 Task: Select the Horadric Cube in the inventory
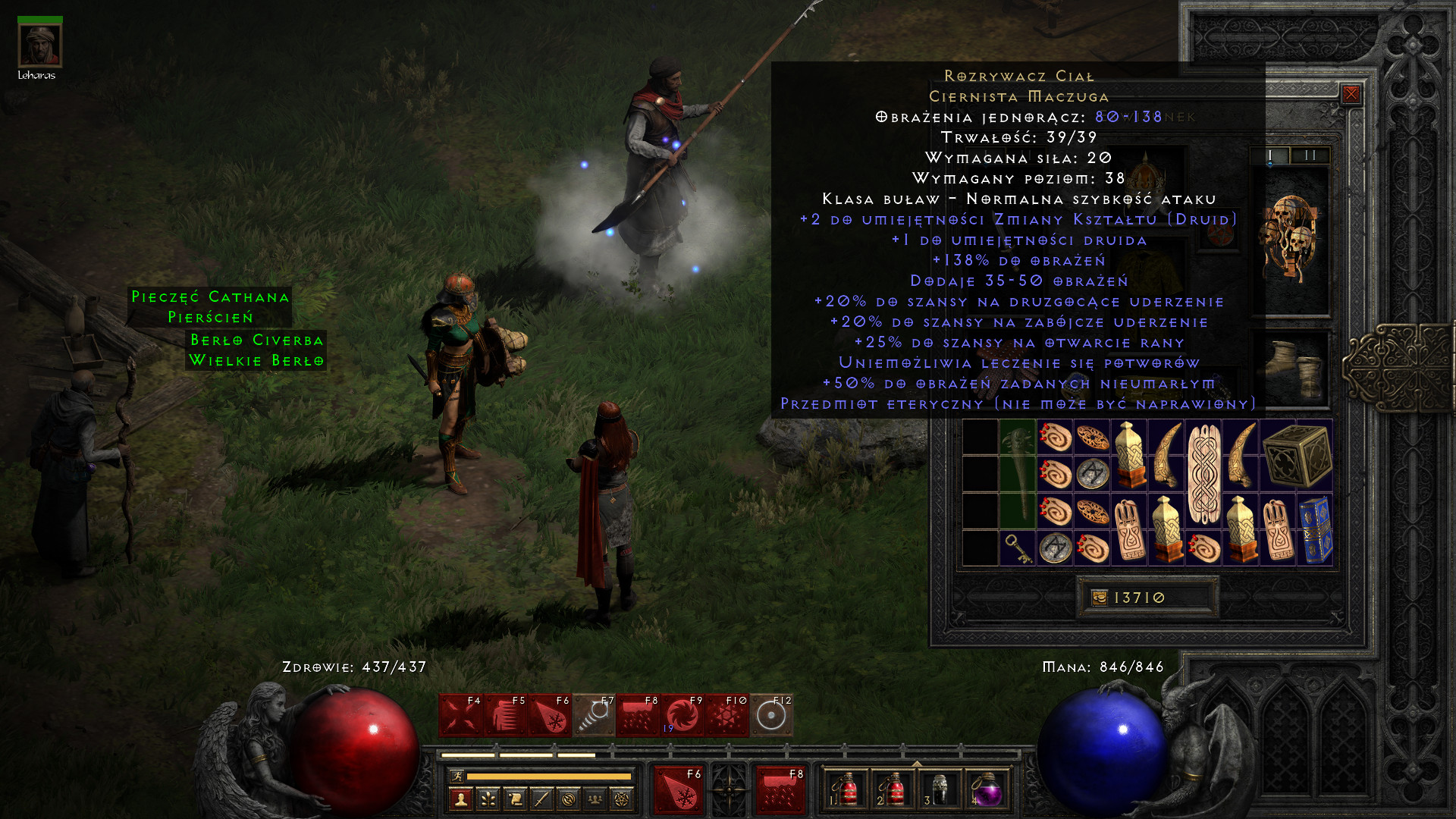point(1296,454)
